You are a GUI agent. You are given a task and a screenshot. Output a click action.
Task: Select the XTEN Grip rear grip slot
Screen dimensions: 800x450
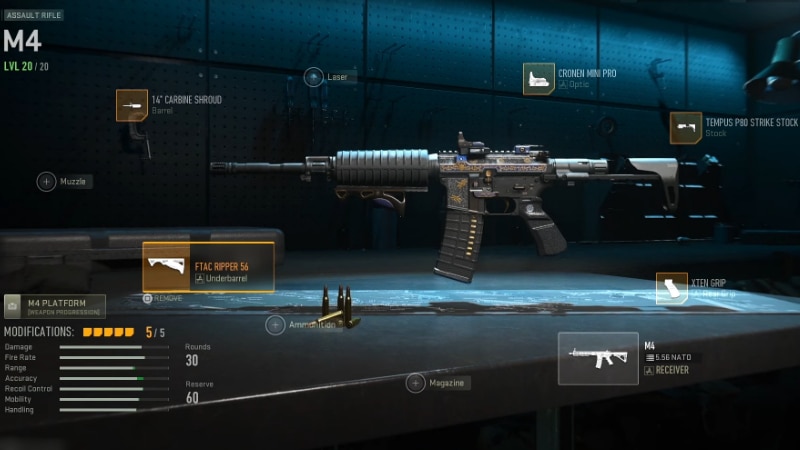tap(672, 288)
